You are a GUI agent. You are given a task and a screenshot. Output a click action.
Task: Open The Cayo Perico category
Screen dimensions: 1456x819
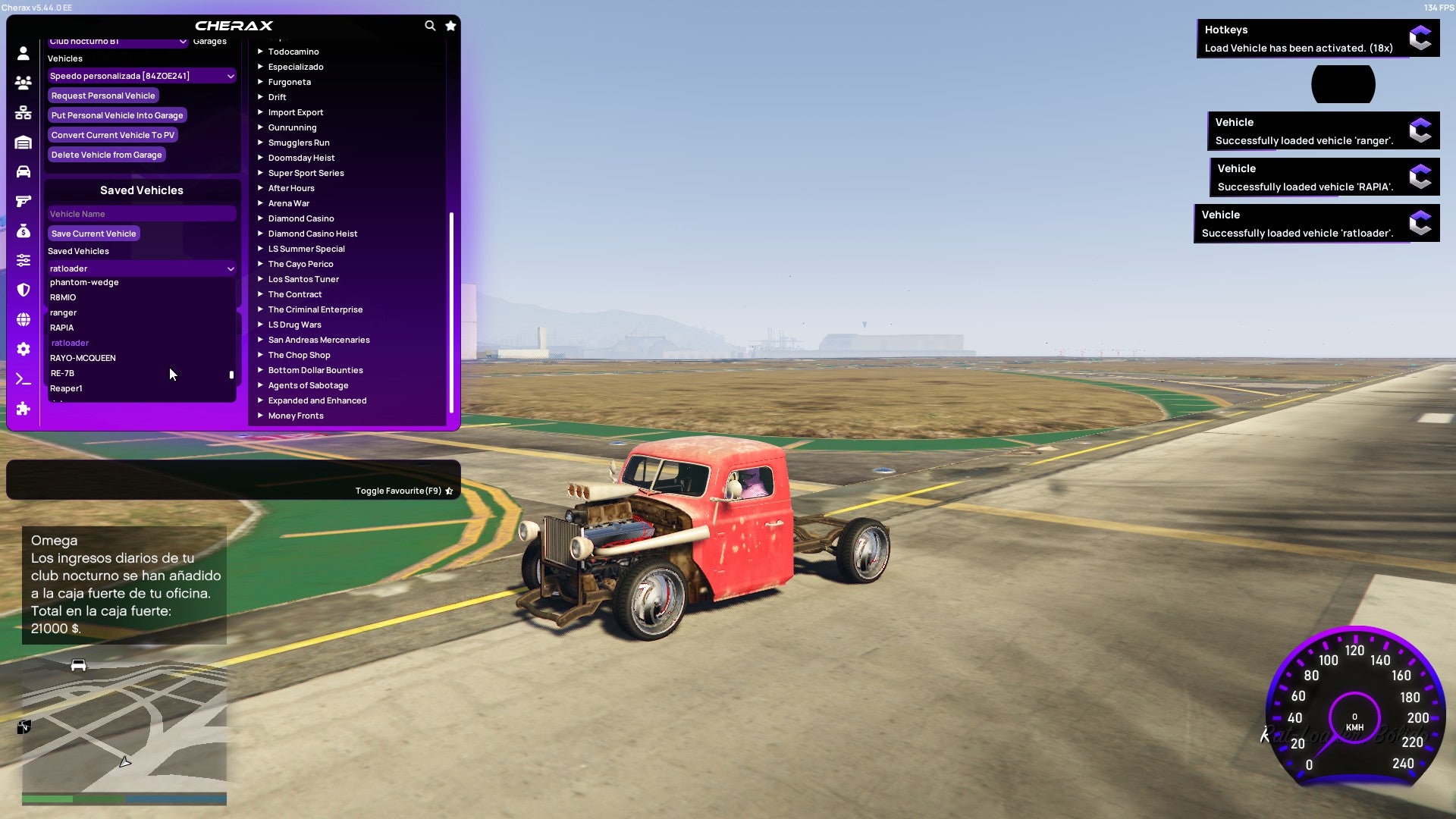300,263
